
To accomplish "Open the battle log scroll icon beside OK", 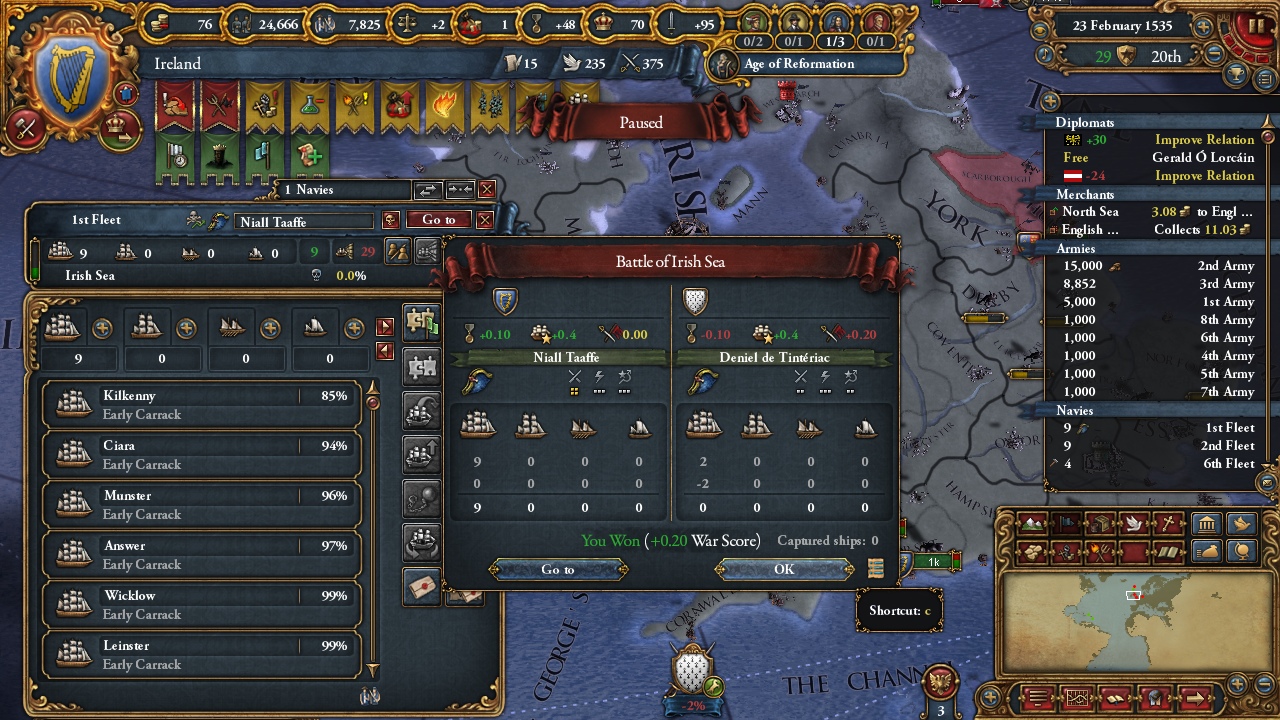I will point(876,568).
